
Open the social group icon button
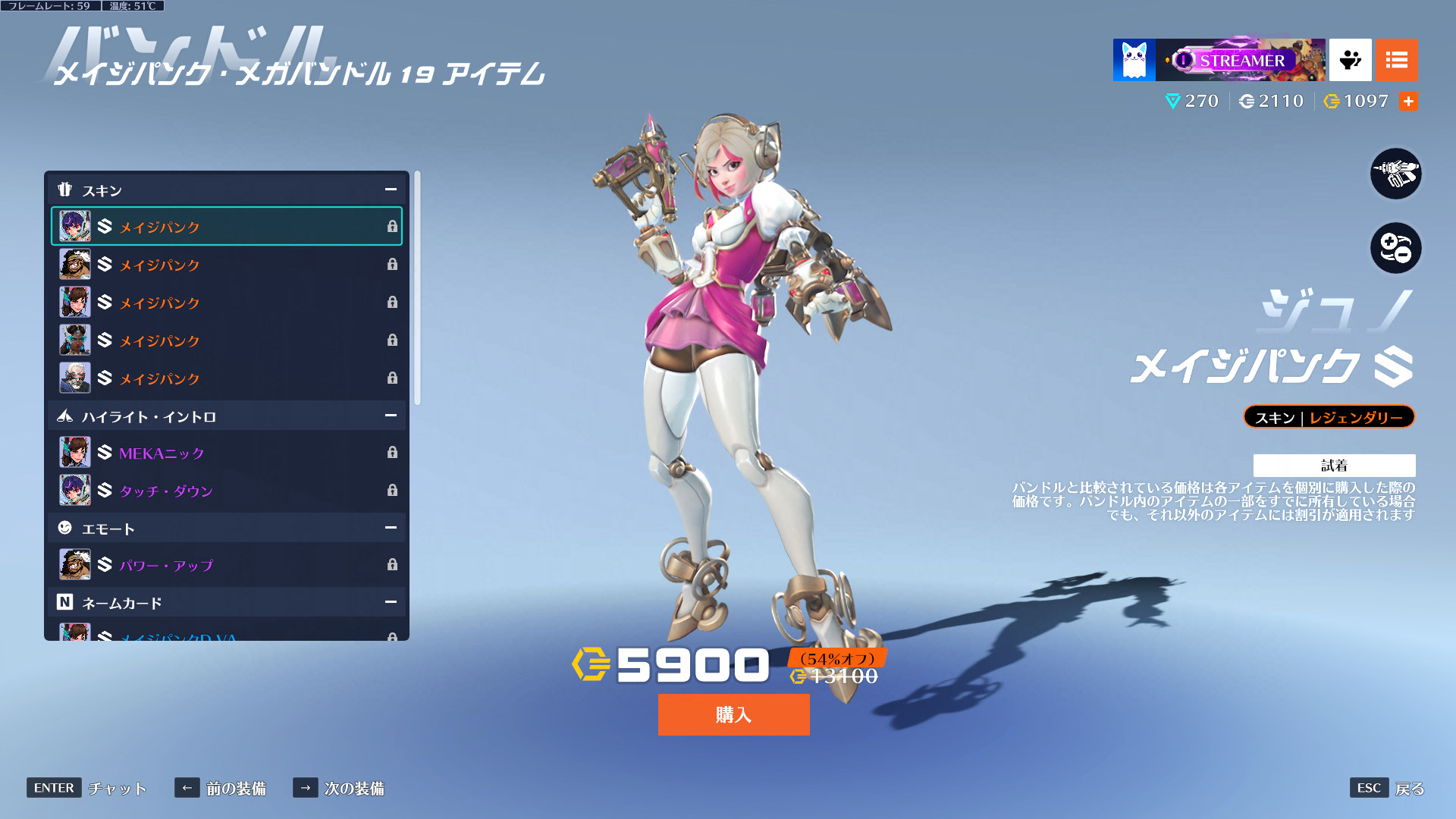pos(1350,60)
